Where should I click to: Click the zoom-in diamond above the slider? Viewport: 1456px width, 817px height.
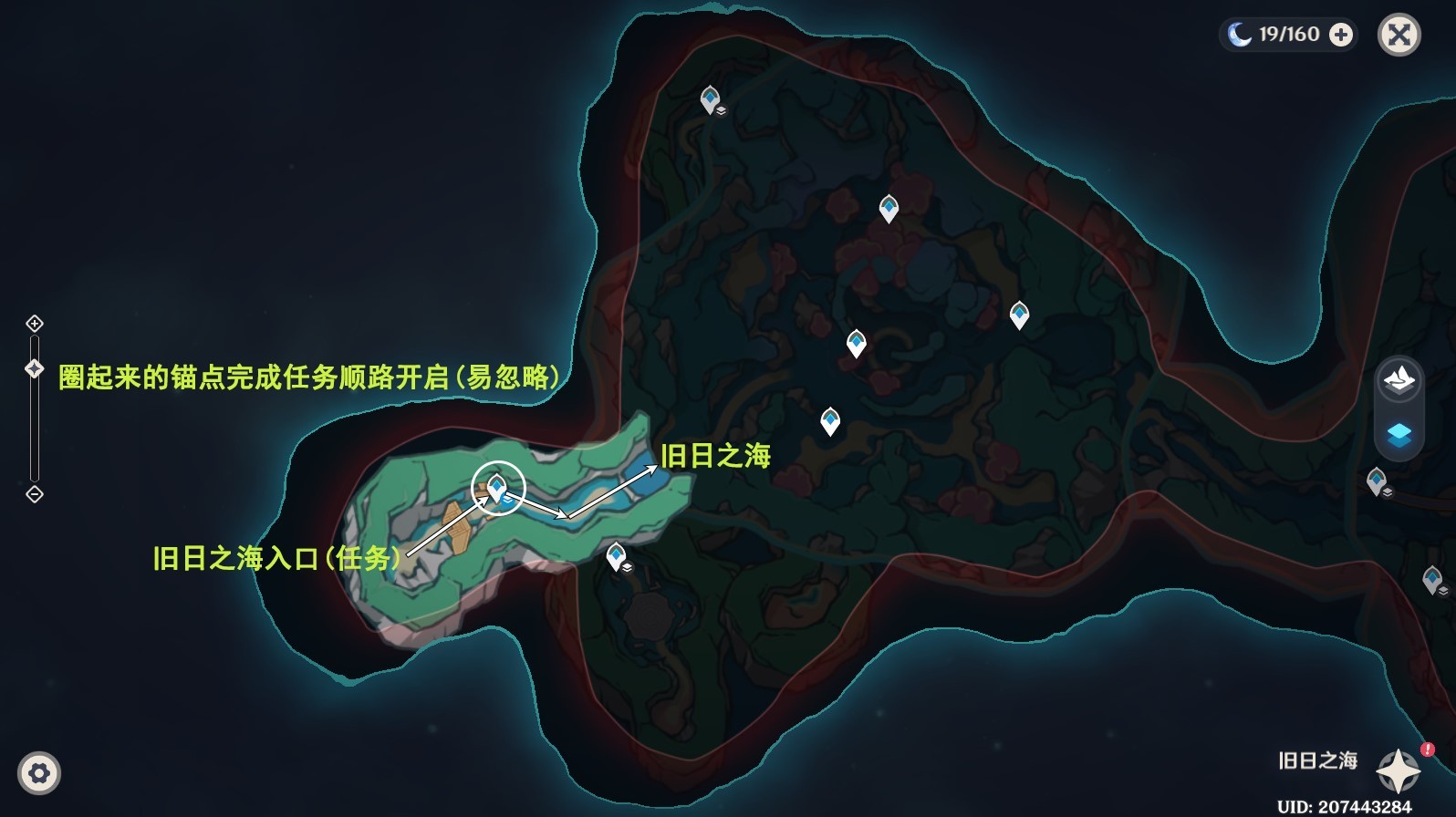tap(35, 323)
